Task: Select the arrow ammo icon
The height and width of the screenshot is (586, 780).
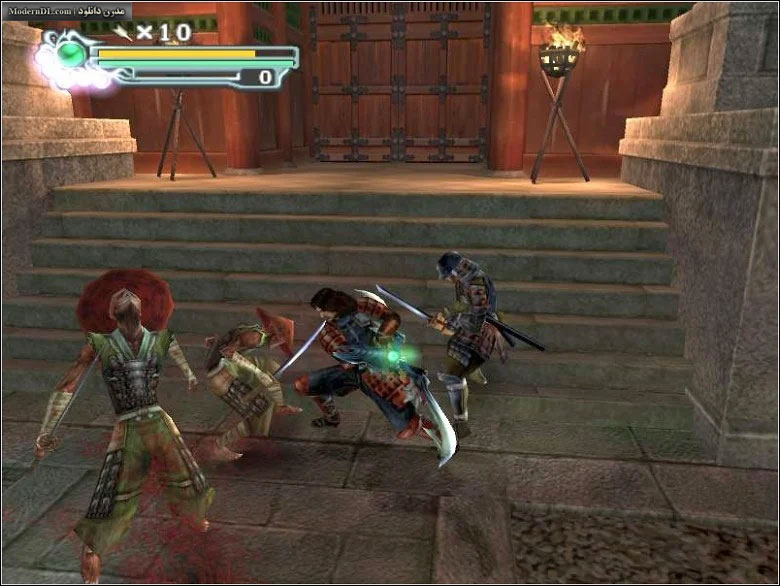Action: 124,32
